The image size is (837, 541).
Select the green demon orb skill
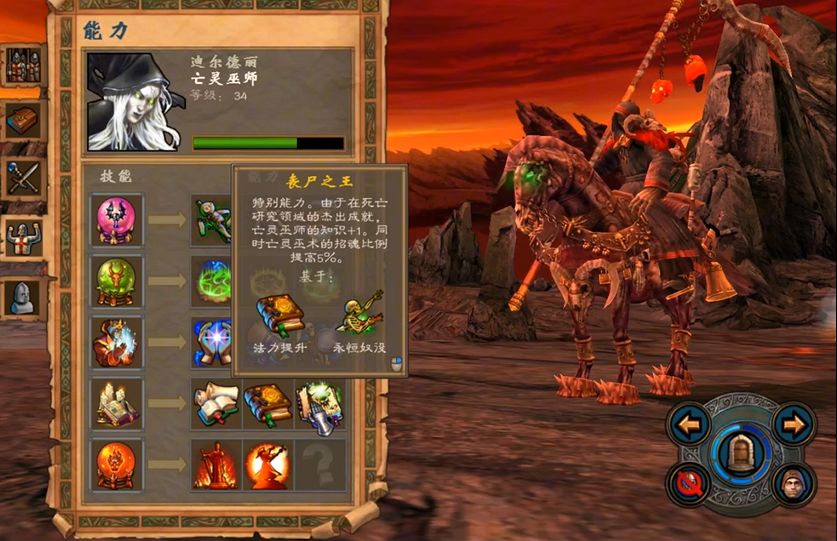tap(117, 281)
